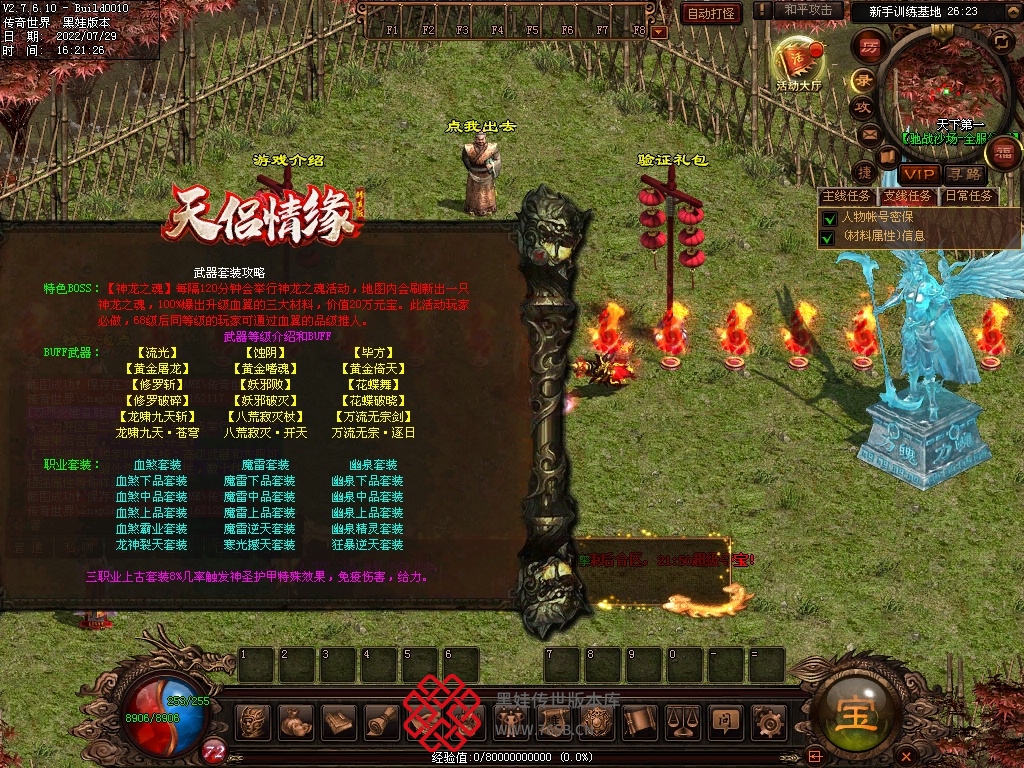Collapse the minimap with the arrow button
This screenshot has width=1024, height=768.
pyautogui.click(x=1001, y=40)
